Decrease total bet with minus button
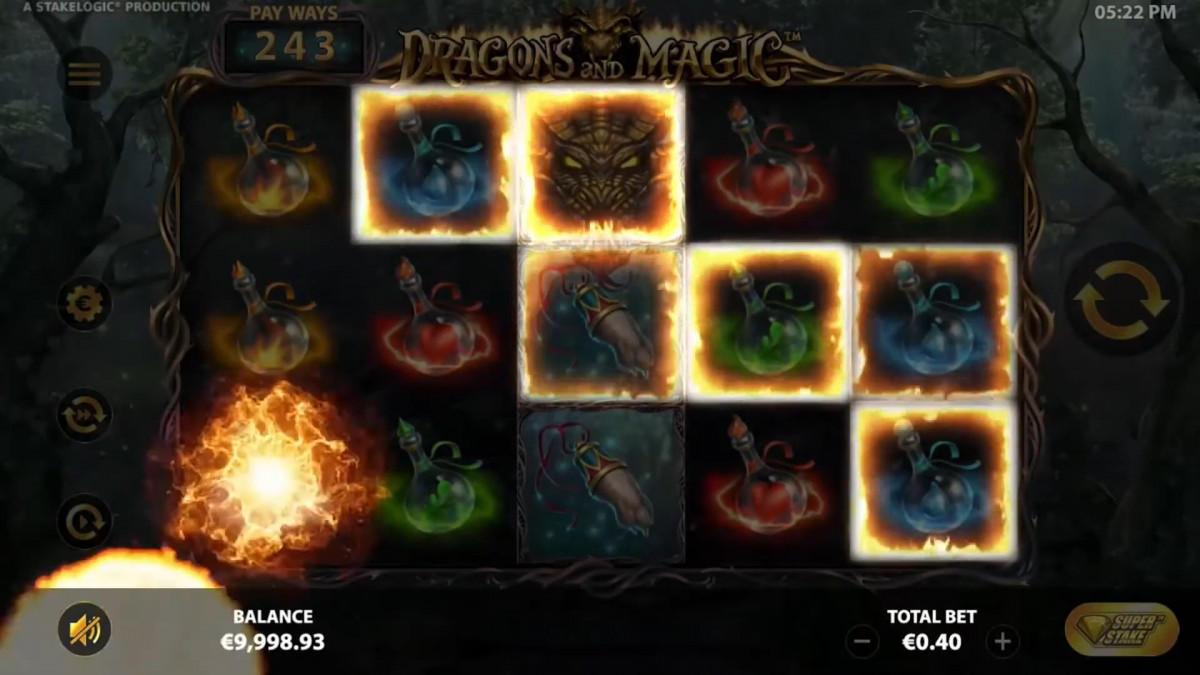 862,642
